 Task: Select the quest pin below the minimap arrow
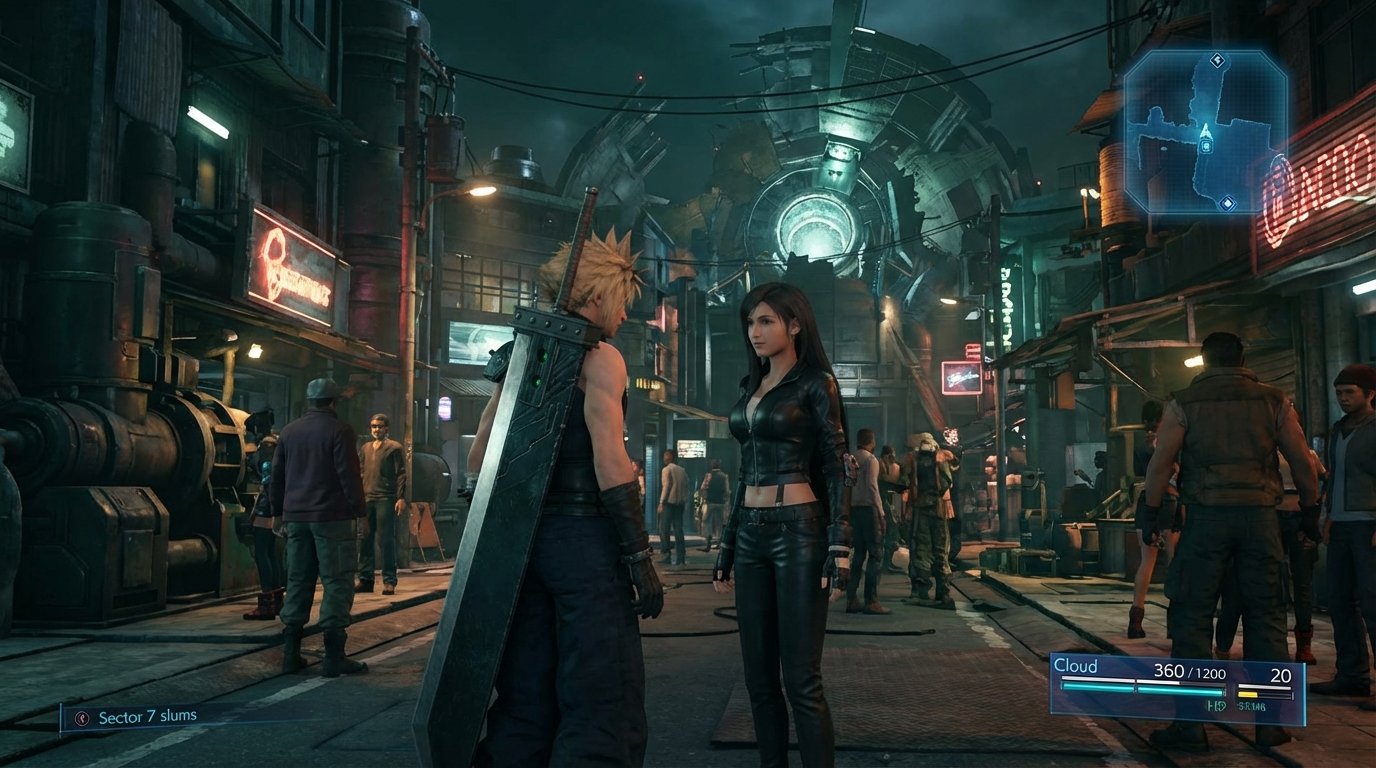click(x=1205, y=147)
